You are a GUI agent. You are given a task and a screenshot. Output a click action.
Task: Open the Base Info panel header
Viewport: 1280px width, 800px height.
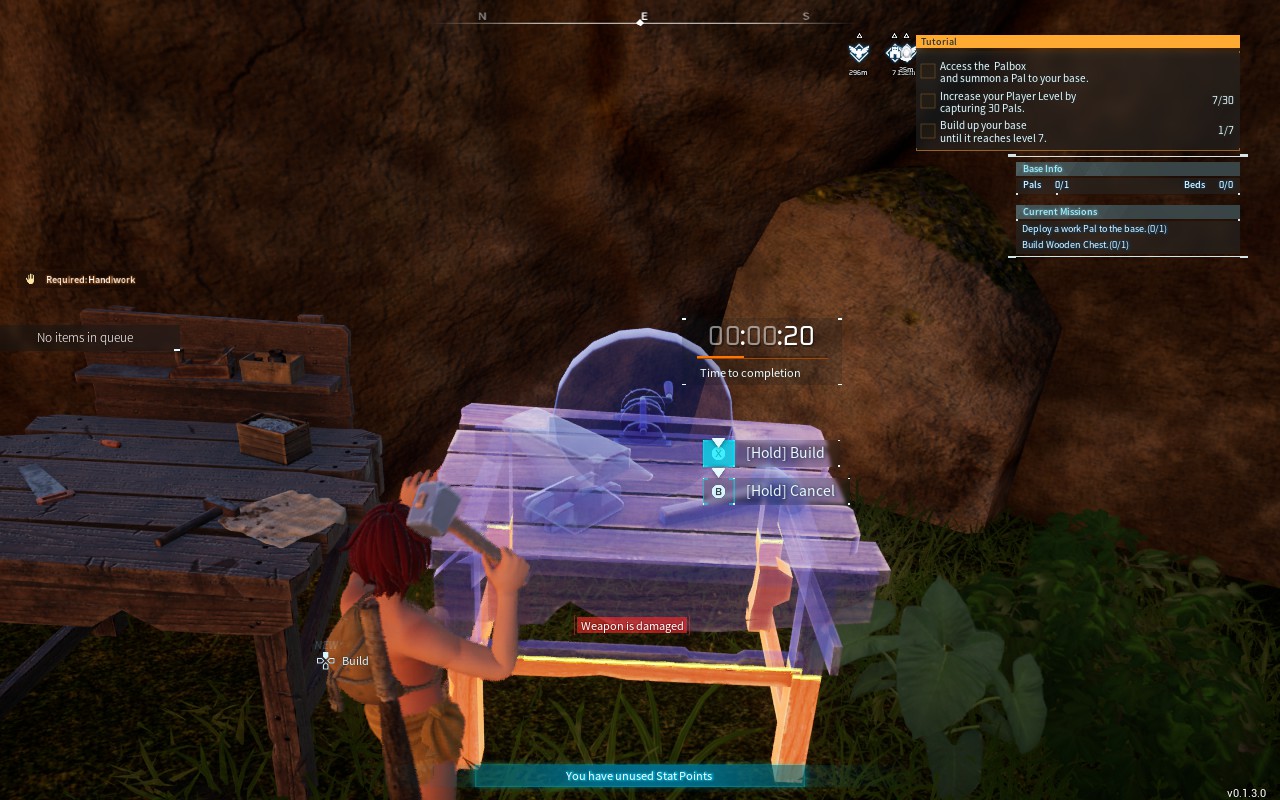(1127, 169)
